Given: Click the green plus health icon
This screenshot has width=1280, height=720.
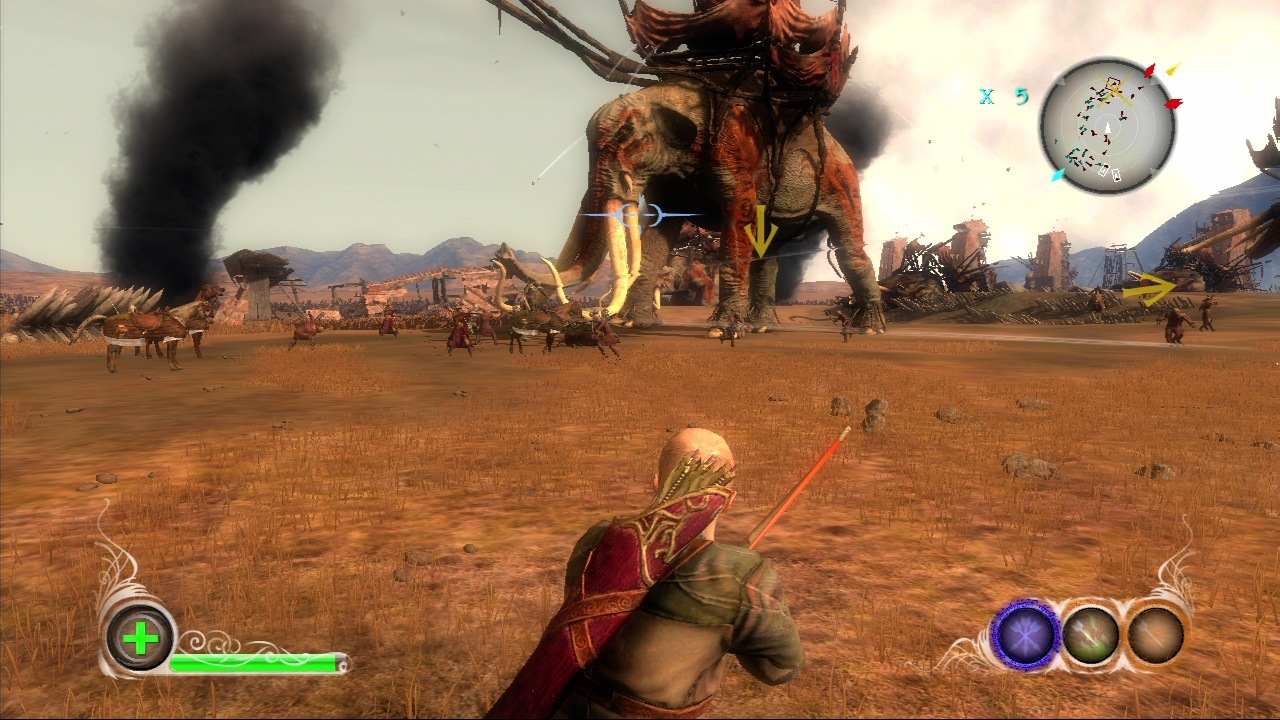Looking at the screenshot, I should click(141, 638).
